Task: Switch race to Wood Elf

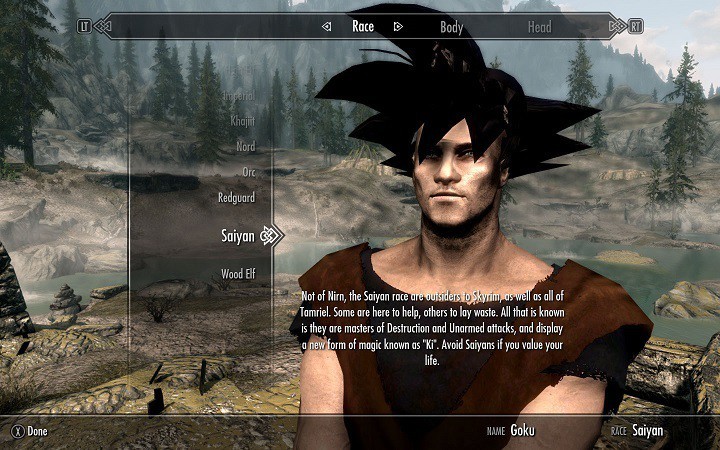Action: [237, 273]
